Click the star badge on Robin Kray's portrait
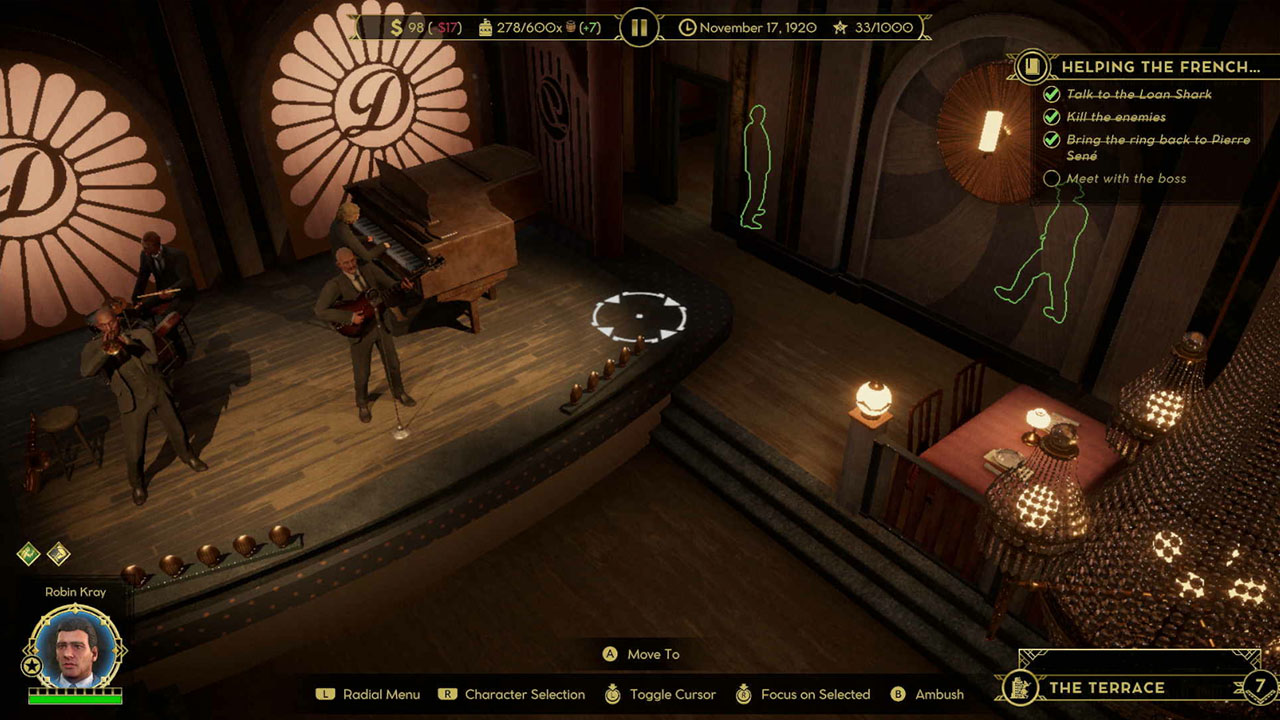The height and width of the screenshot is (720, 1280). [32, 664]
